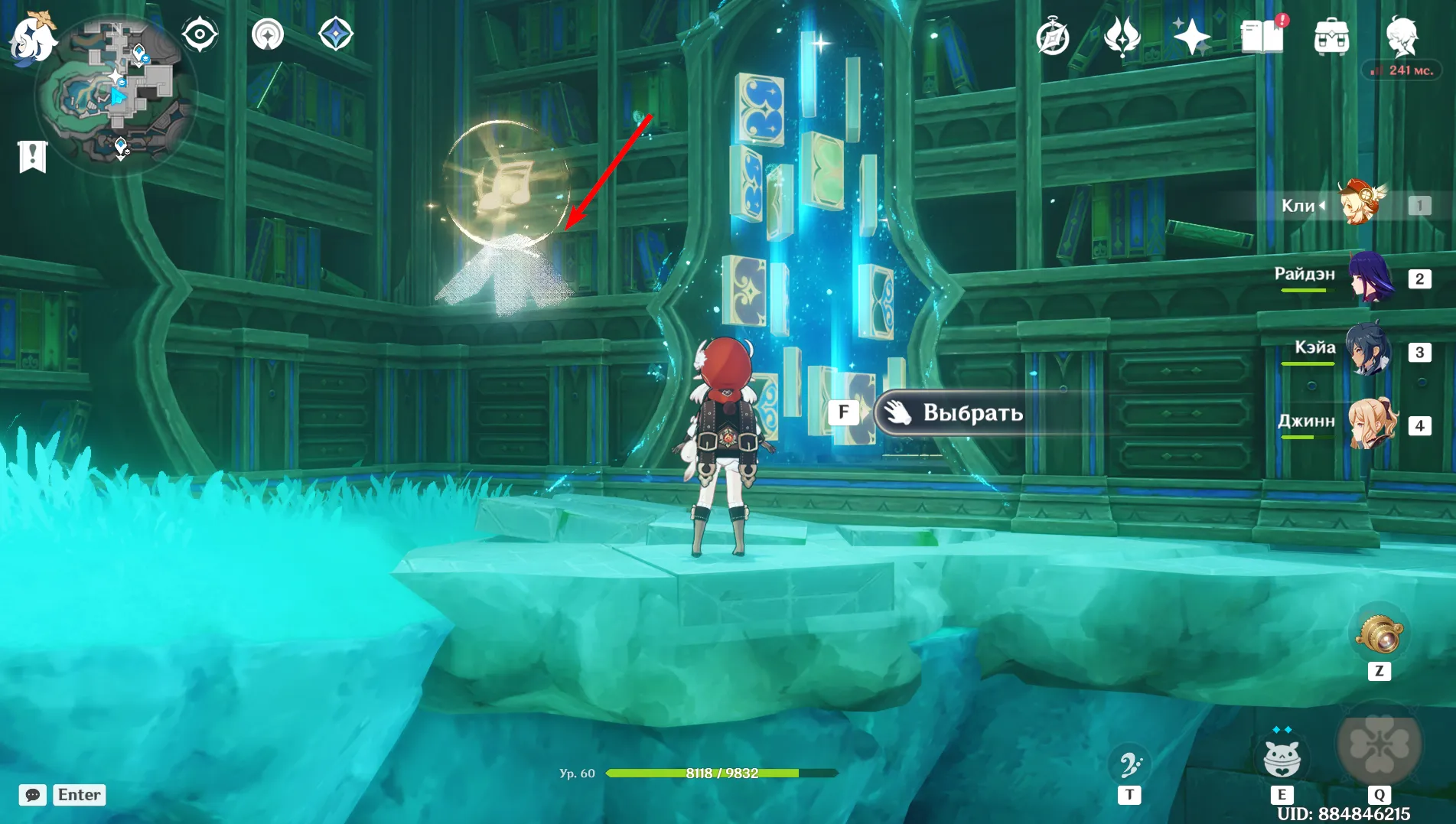Open the backpack inventory
Viewport: 1456px width, 824px height.
[1331, 37]
